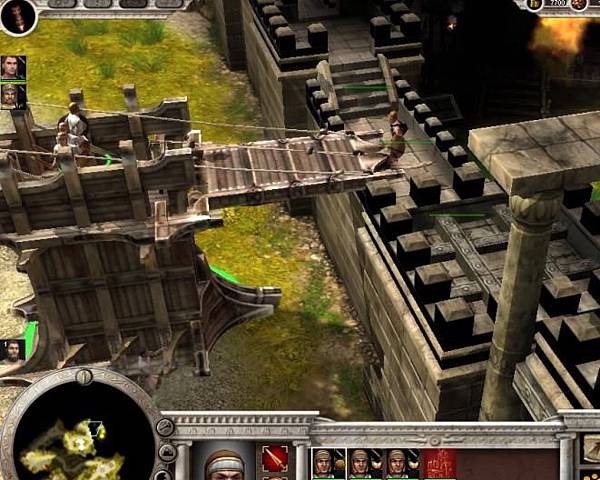600x480 pixels.
Task: Click the round button atop the minimap
Action: pyautogui.click(x=84, y=377)
